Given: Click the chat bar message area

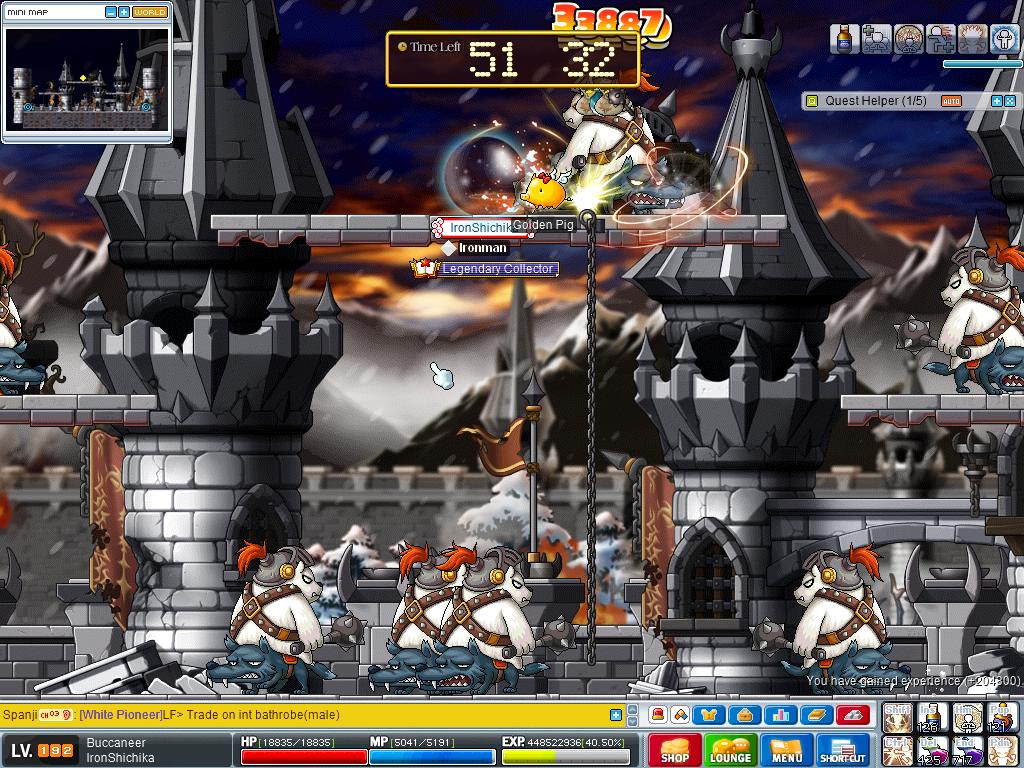Looking at the screenshot, I should 340,715.
